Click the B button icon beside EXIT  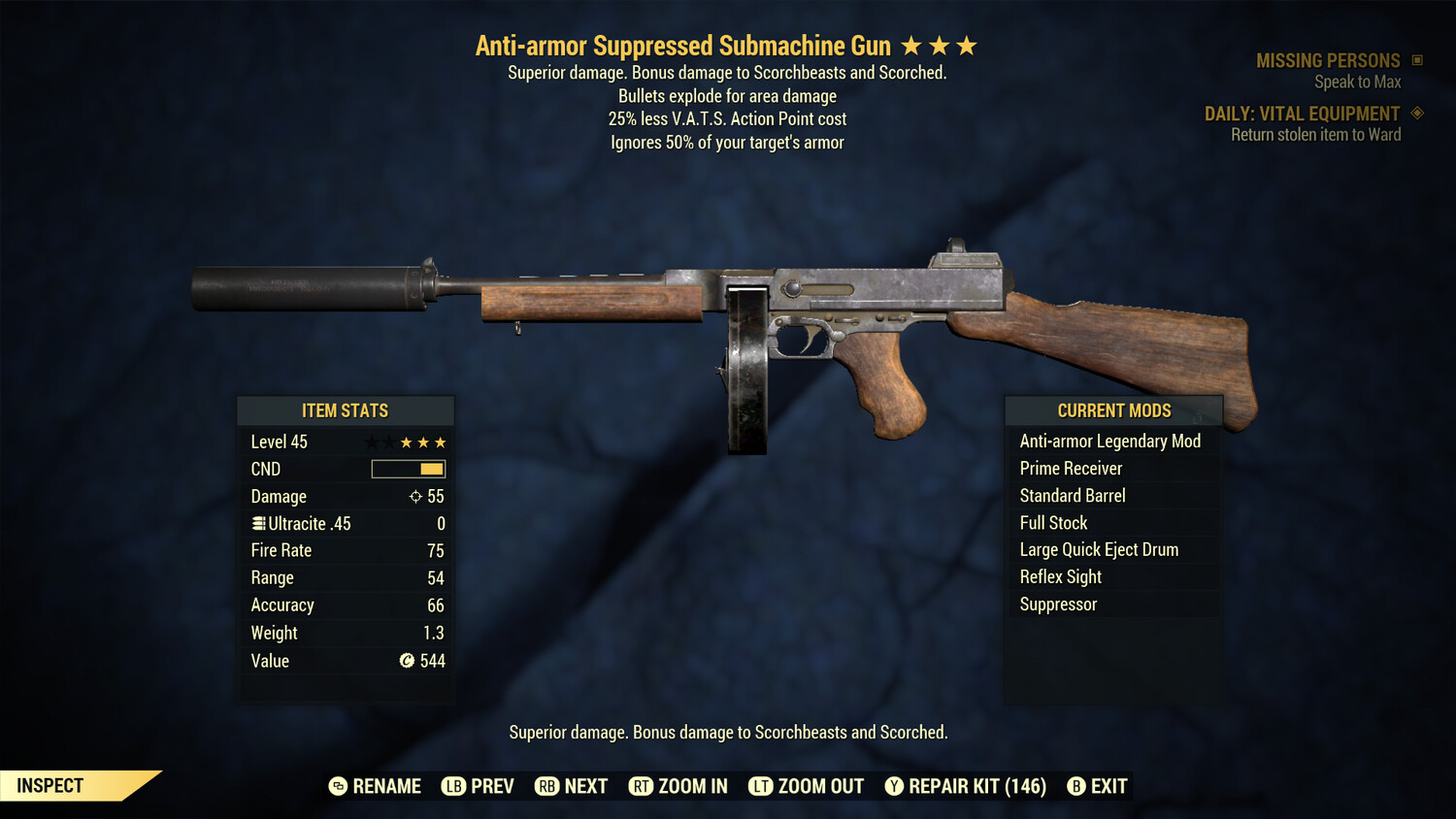[x=1075, y=786]
